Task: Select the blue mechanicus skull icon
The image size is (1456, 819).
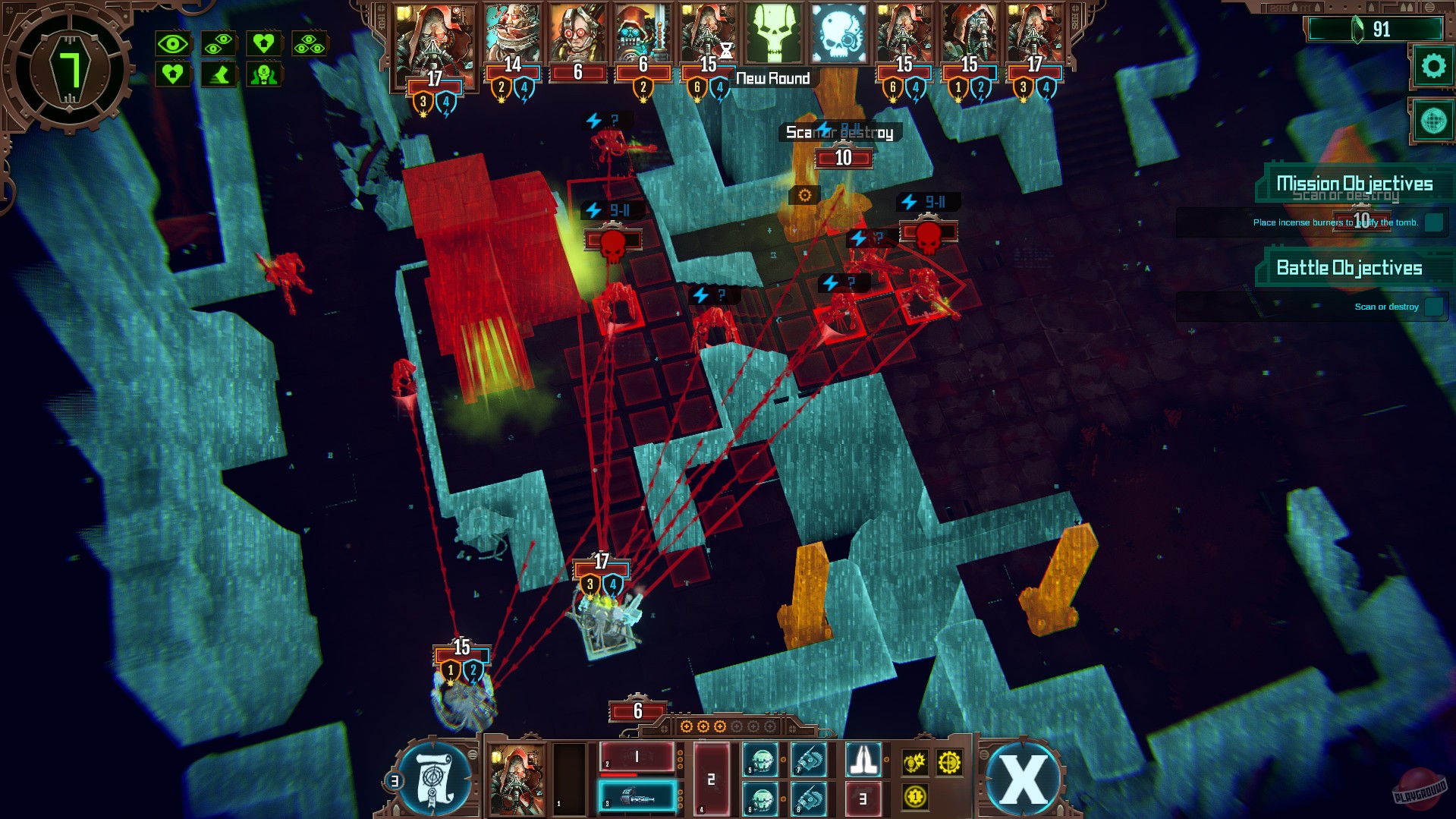Action: pos(836,34)
